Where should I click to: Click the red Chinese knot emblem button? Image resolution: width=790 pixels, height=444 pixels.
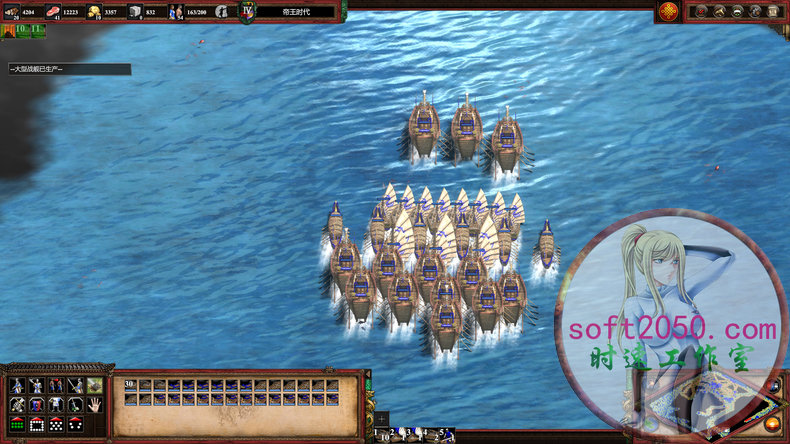[x=669, y=11]
